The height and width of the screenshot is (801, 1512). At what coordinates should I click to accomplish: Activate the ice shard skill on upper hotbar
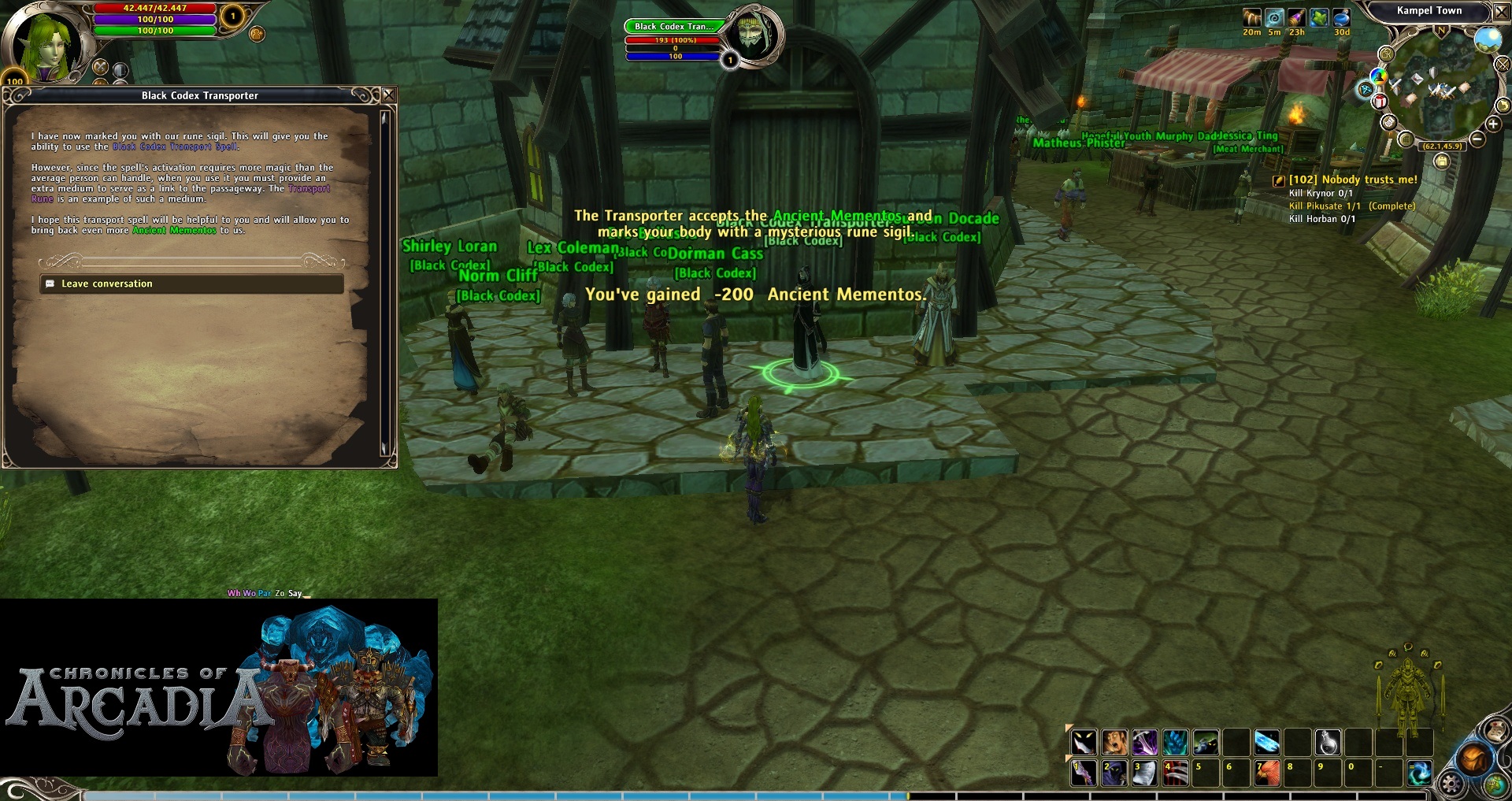pos(1267,742)
